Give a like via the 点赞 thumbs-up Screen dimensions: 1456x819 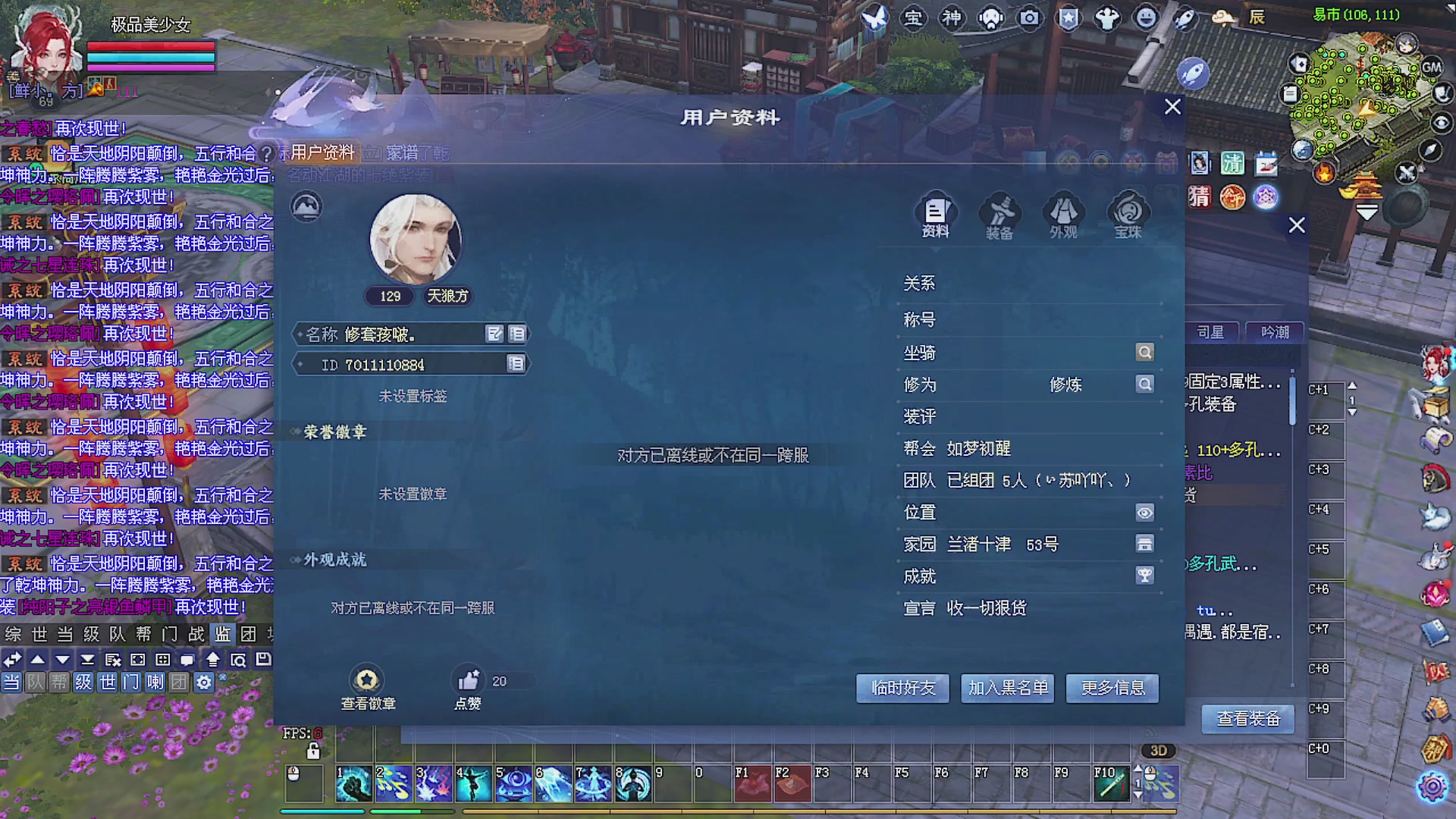coord(469,681)
